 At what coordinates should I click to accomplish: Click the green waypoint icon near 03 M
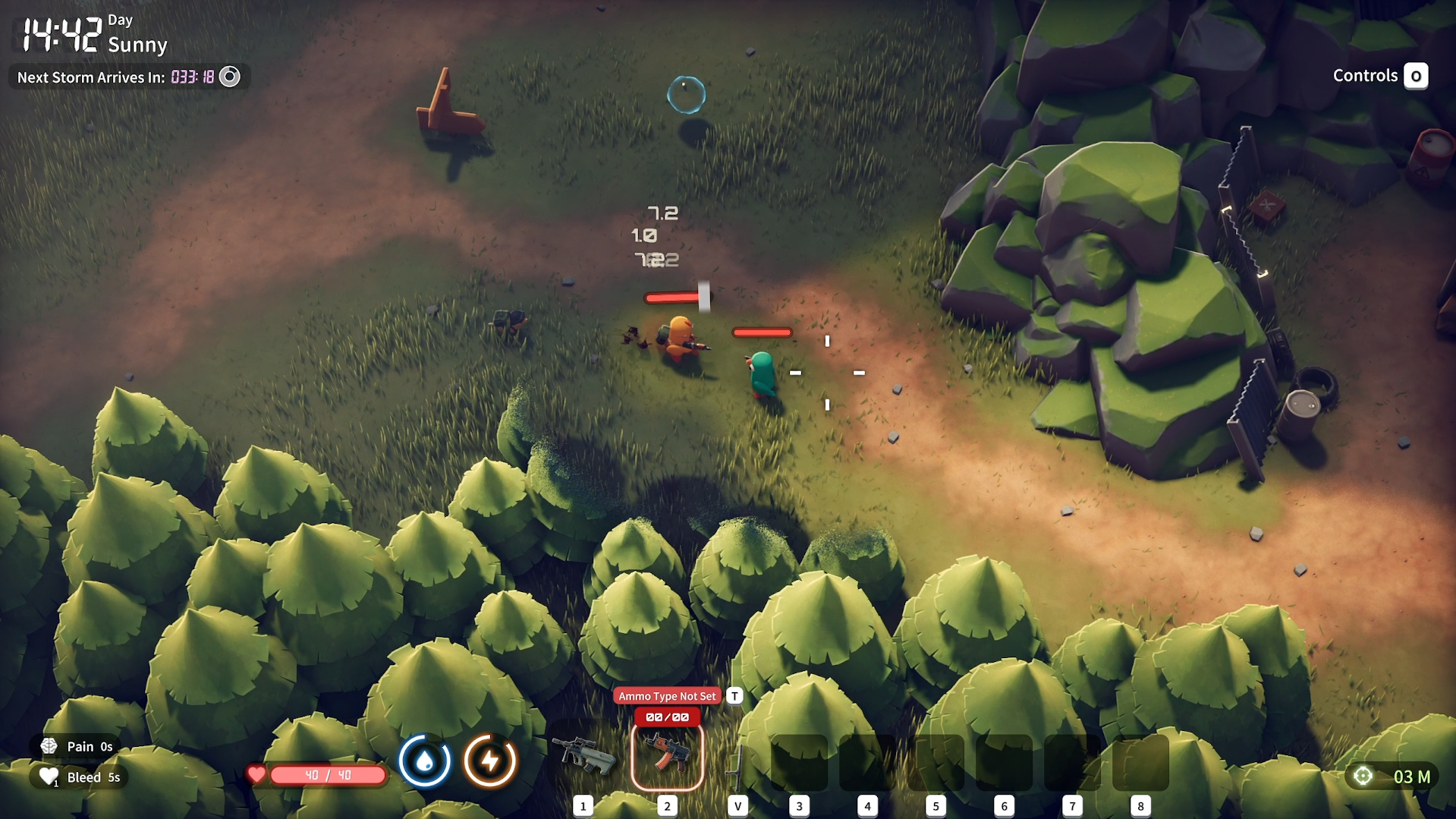point(1363,776)
